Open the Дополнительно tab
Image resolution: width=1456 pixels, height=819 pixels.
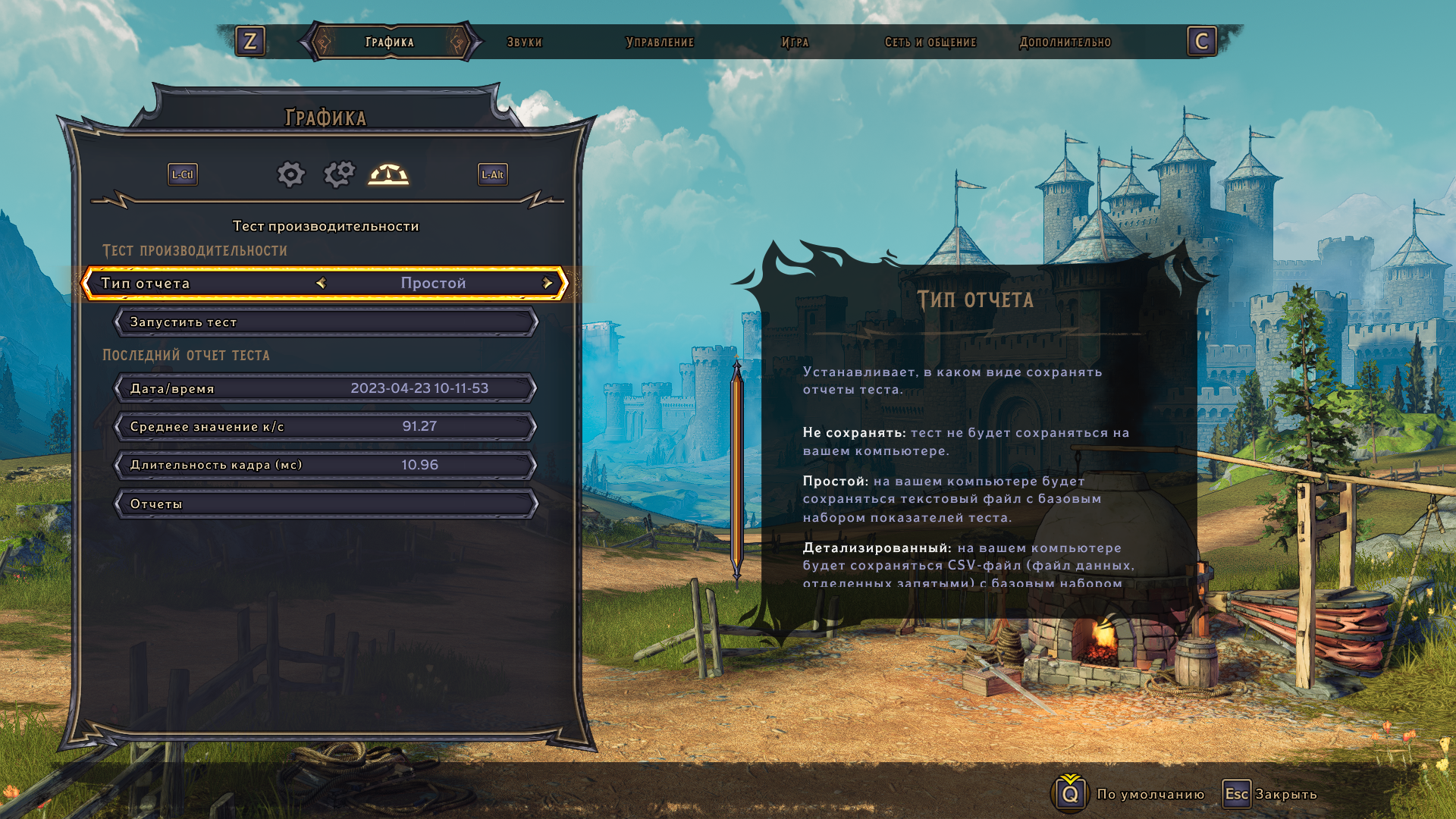tap(1065, 42)
